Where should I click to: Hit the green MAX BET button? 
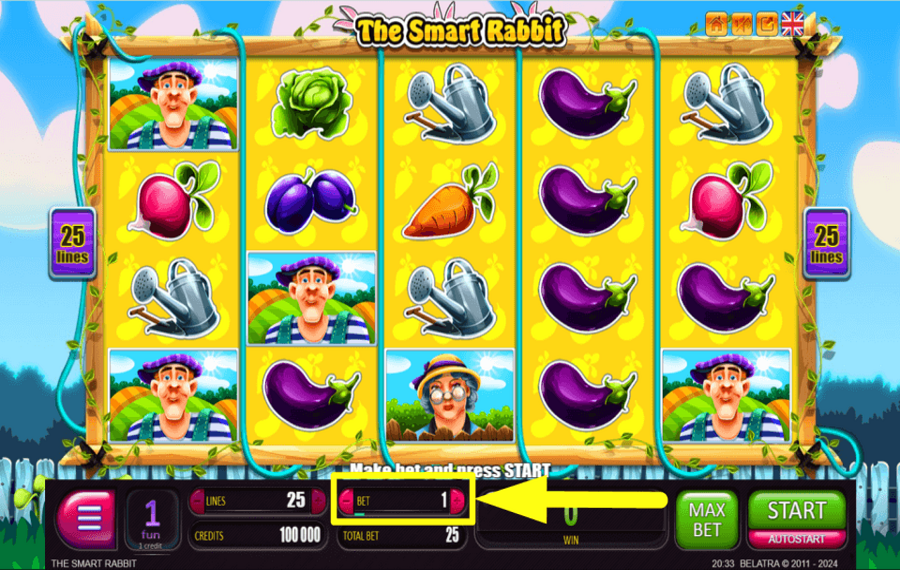(705, 519)
